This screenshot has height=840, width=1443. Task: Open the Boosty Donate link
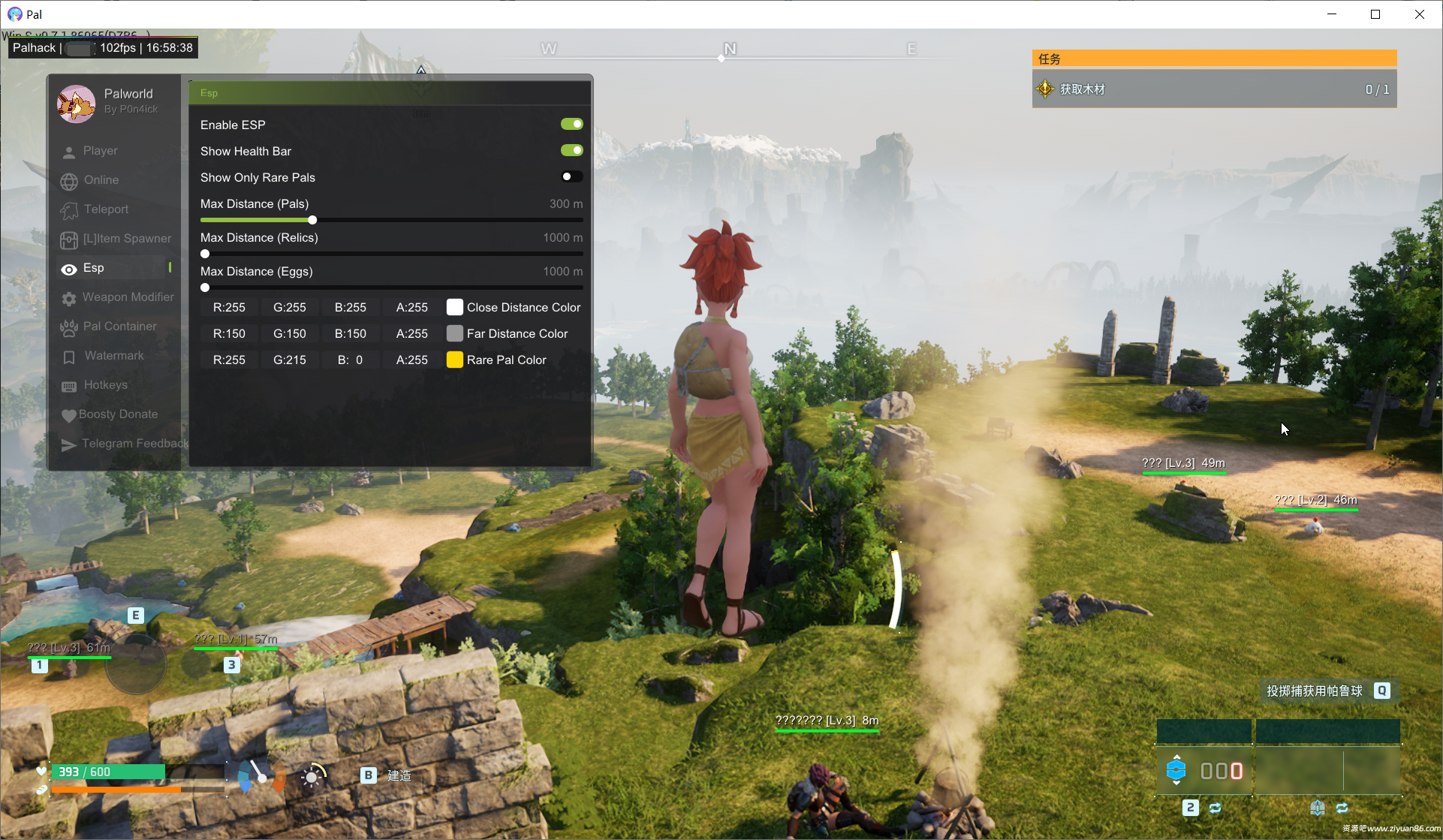(118, 414)
